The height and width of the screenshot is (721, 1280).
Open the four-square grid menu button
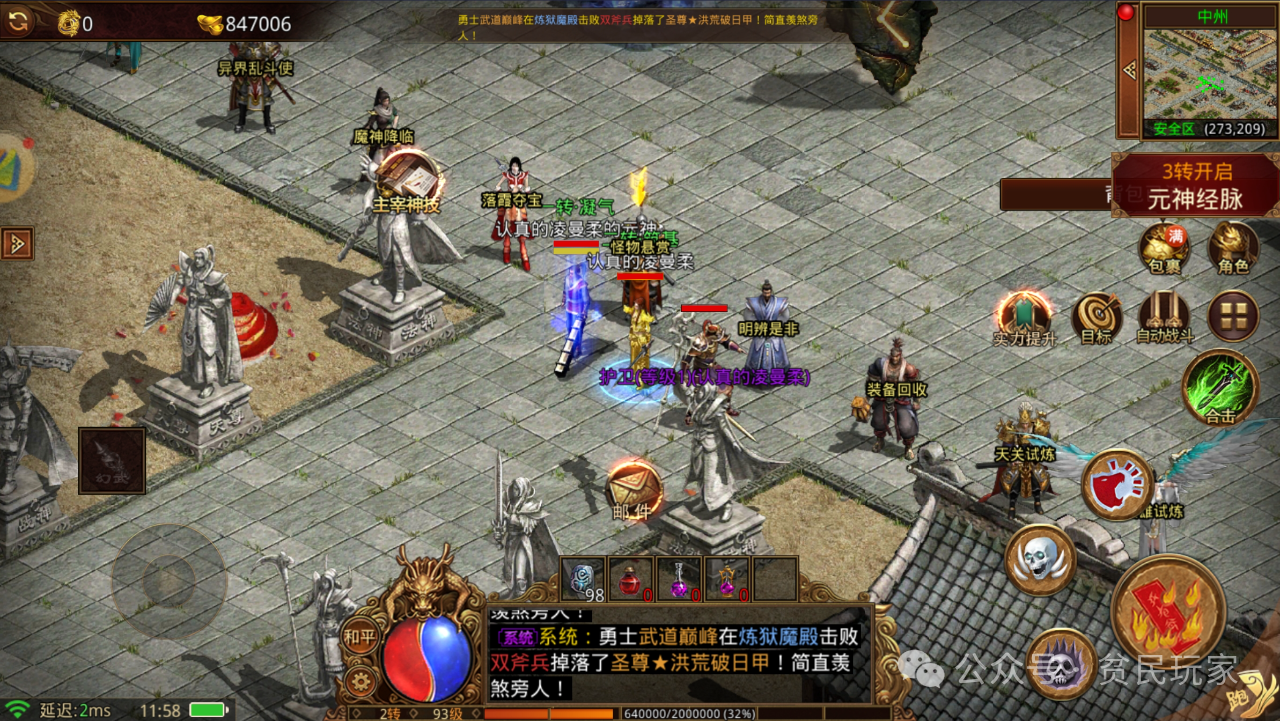point(1233,317)
